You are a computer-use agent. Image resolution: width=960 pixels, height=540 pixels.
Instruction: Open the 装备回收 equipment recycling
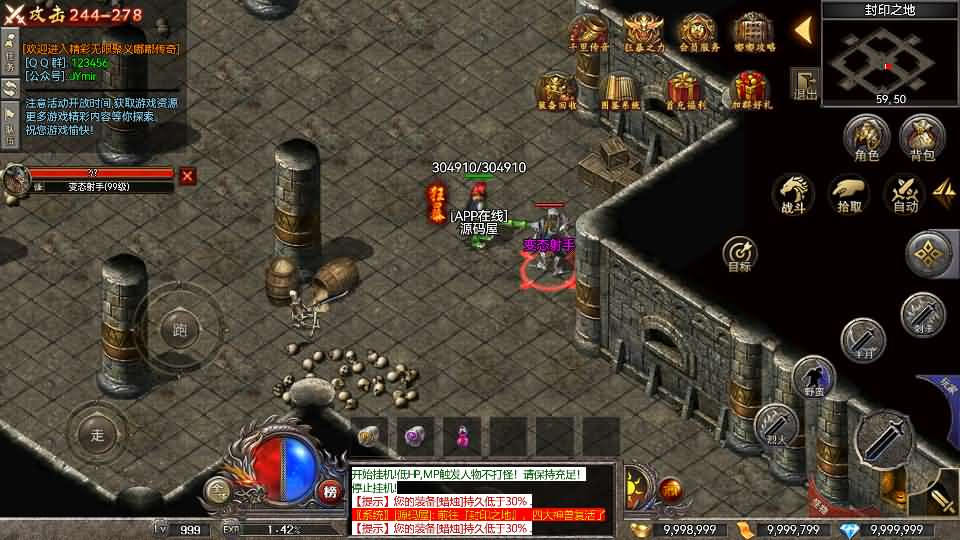(556, 90)
